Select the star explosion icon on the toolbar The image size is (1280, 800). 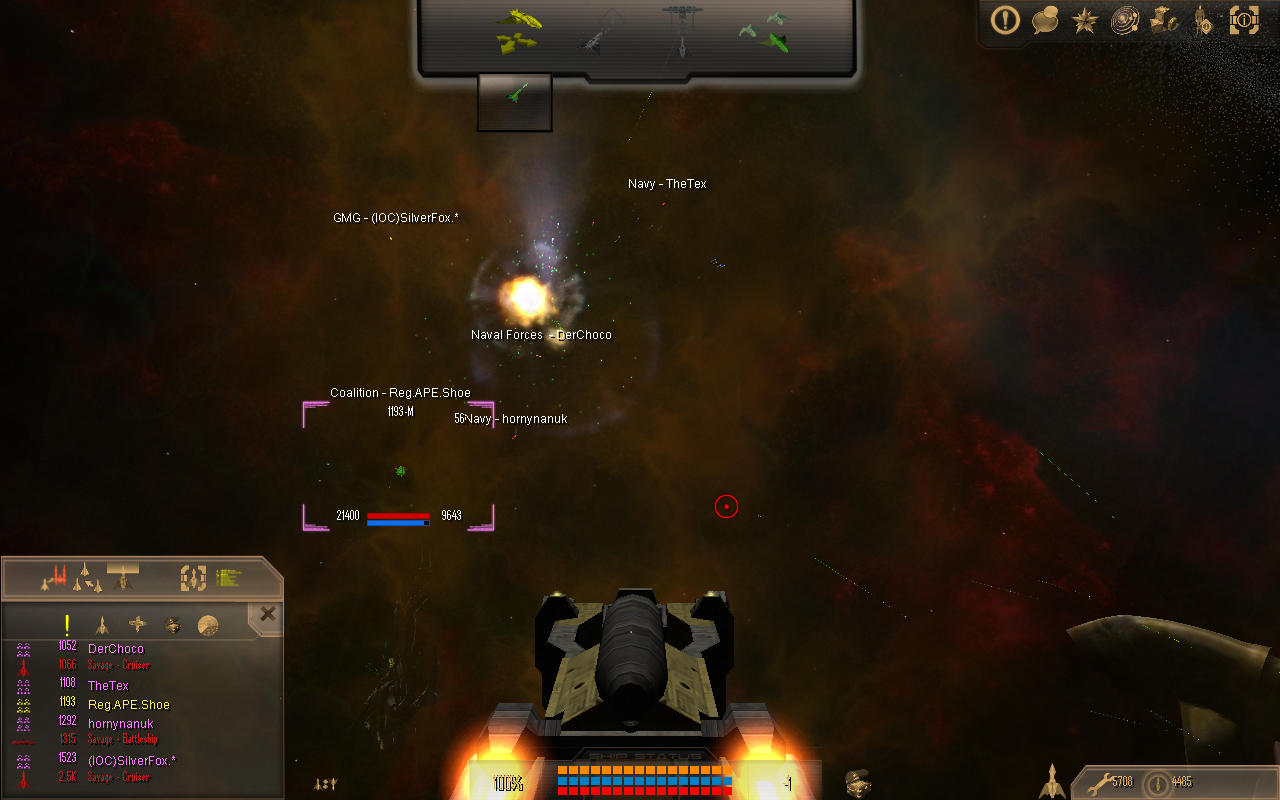[1085, 20]
